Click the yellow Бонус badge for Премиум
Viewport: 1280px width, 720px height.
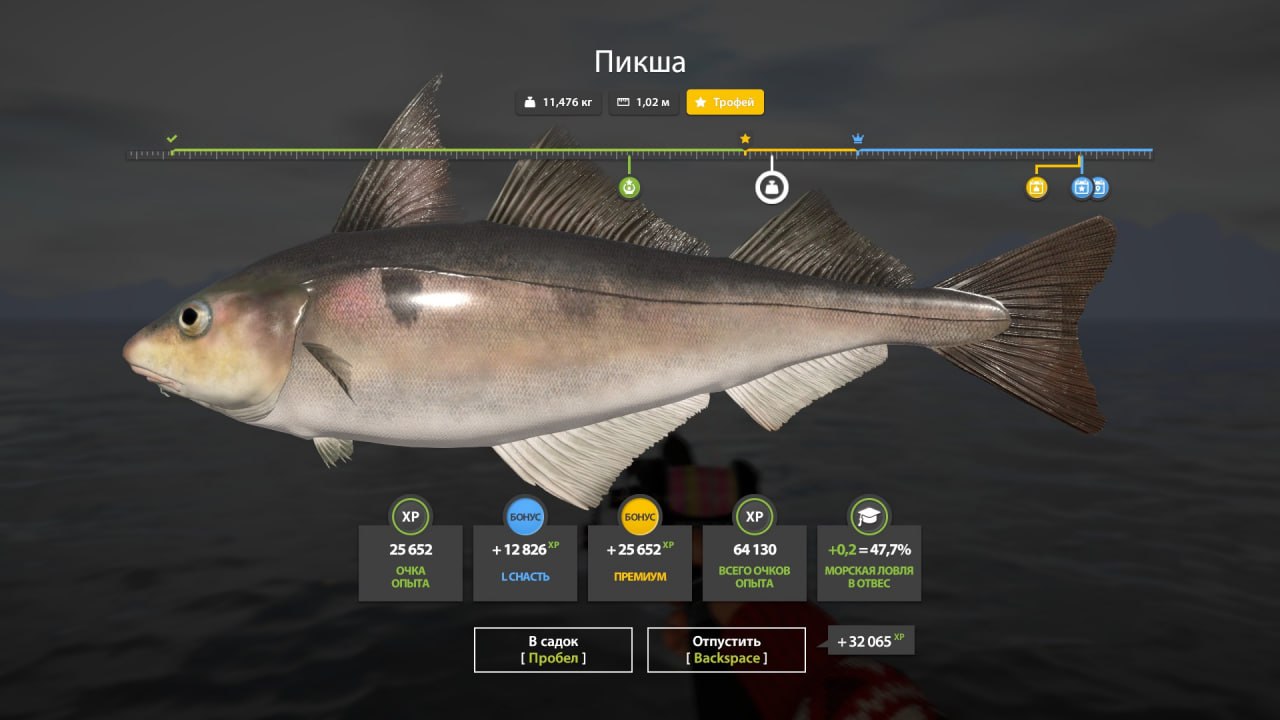click(639, 517)
